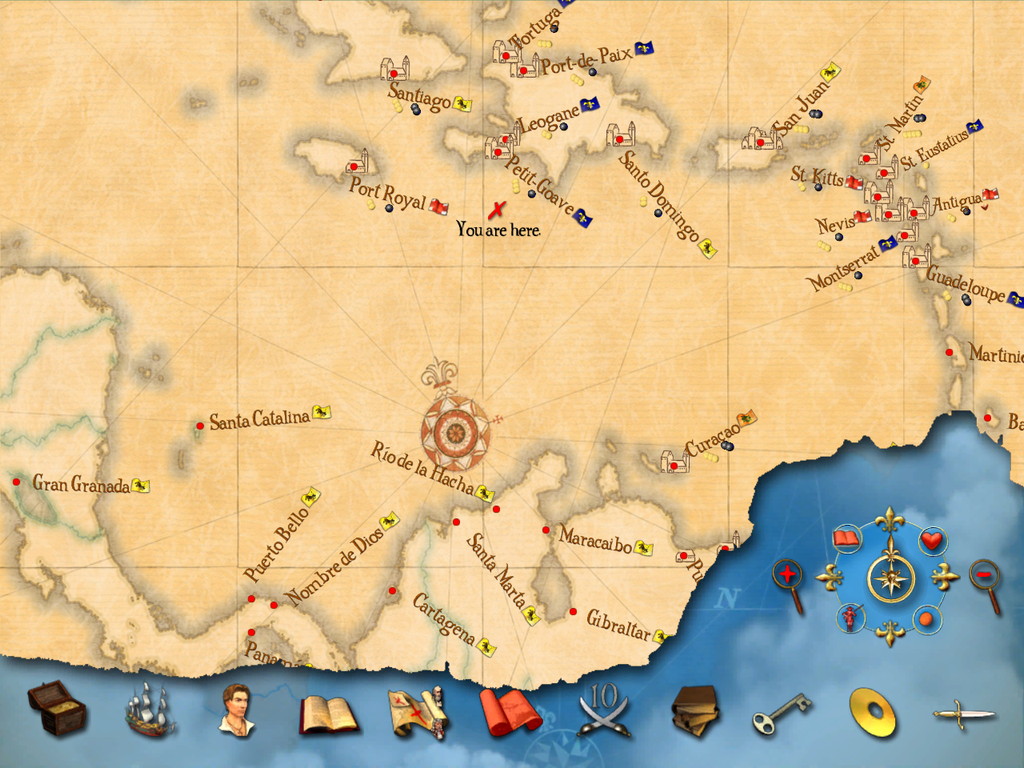This screenshot has width=1024, height=768.
Task: Select the red rolled map icon
Action: coord(509,713)
